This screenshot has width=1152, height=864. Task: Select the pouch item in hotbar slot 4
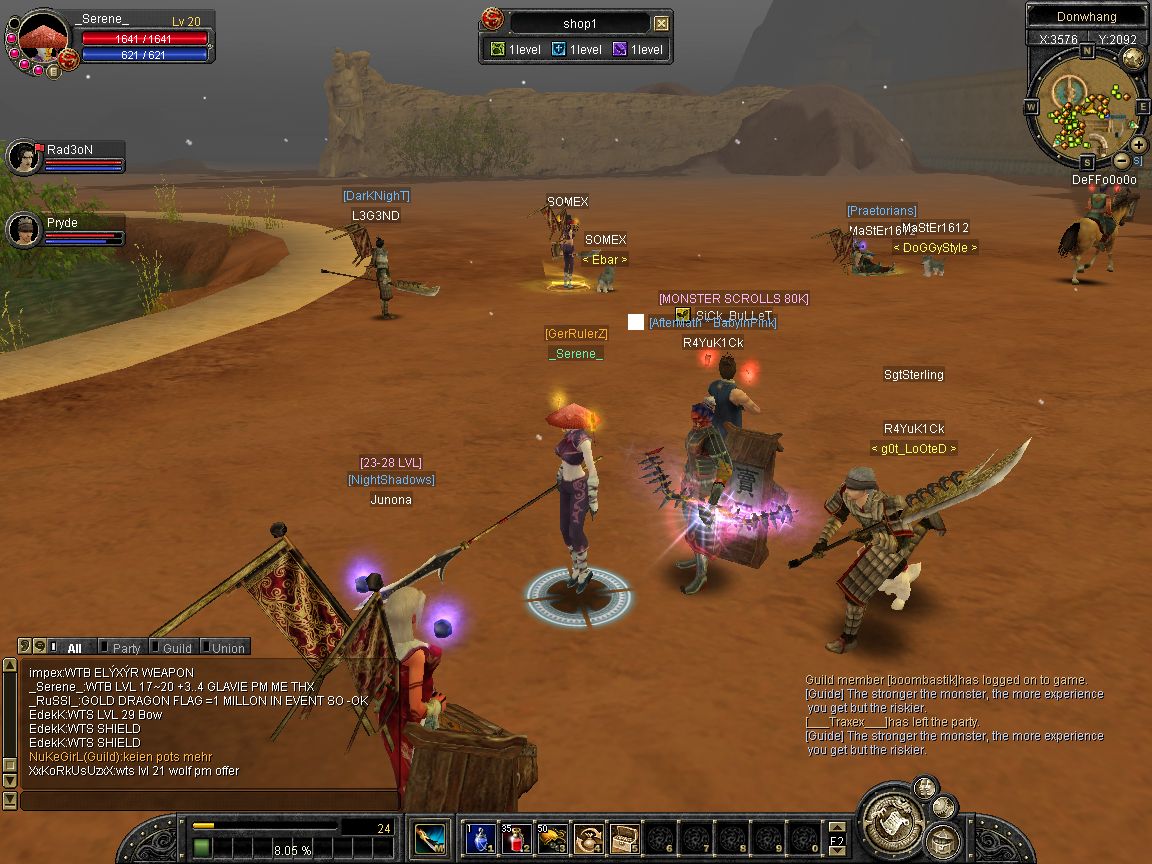click(589, 837)
